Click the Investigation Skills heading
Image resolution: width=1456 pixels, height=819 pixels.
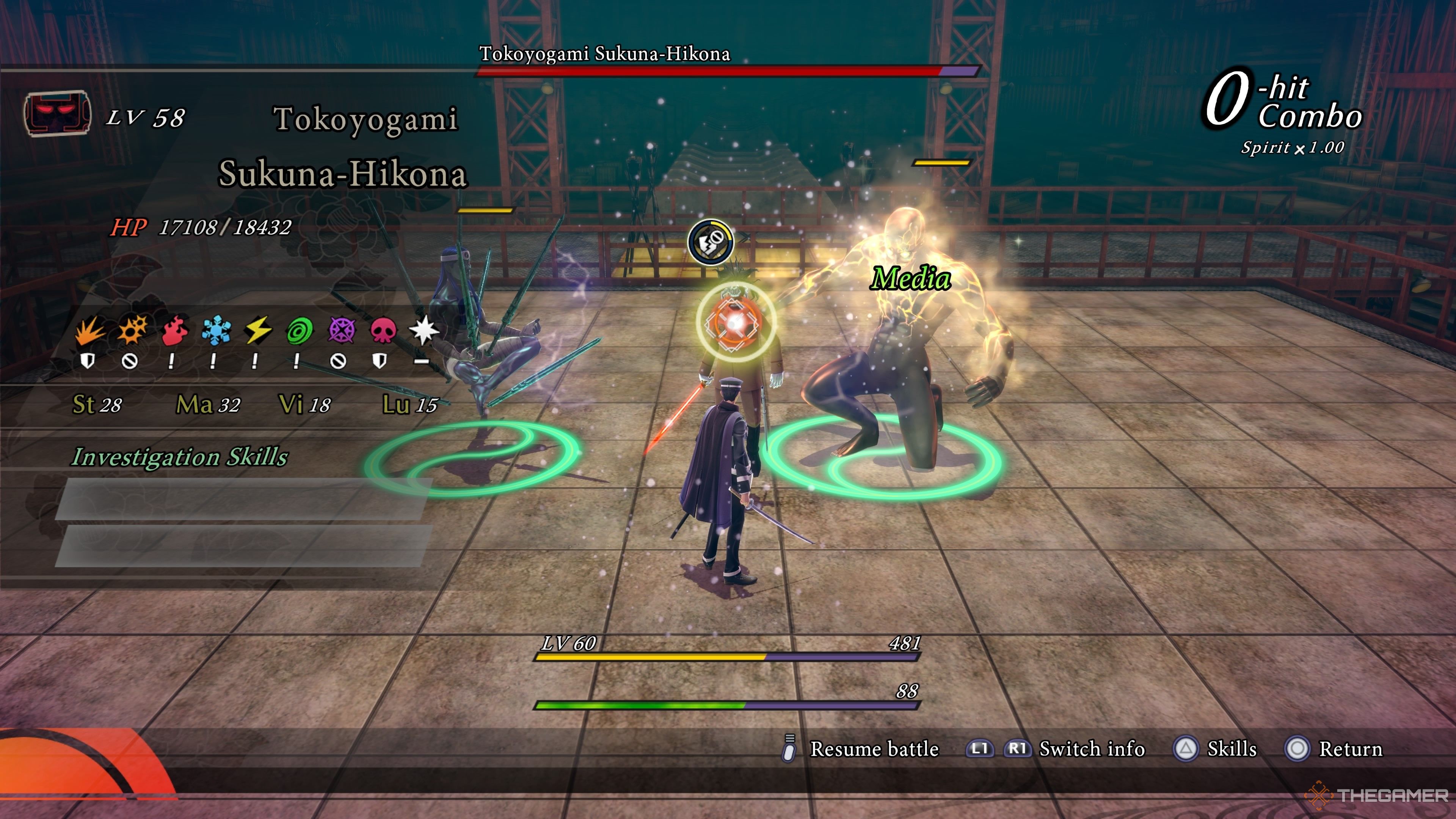(x=180, y=457)
